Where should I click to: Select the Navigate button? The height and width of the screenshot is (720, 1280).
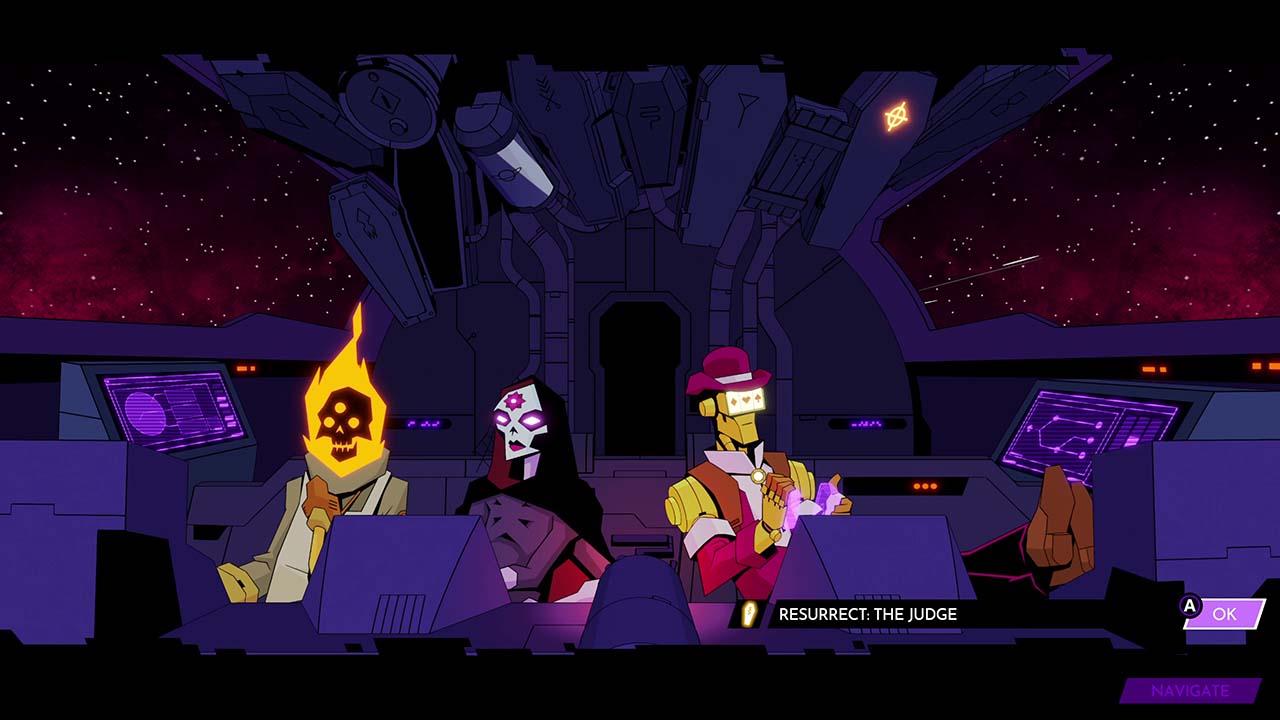[1189, 691]
